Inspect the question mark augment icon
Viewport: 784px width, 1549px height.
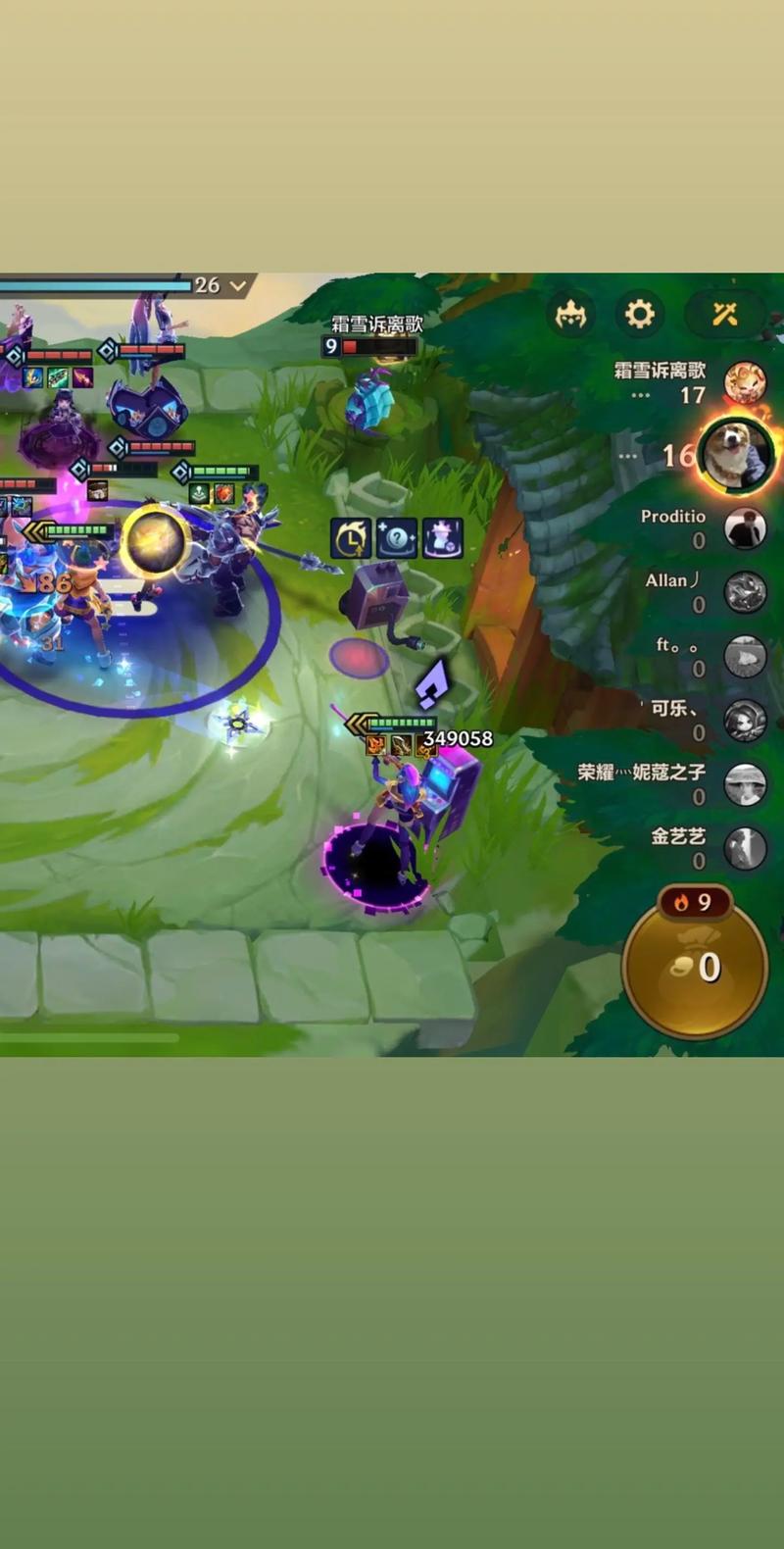(x=397, y=538)
